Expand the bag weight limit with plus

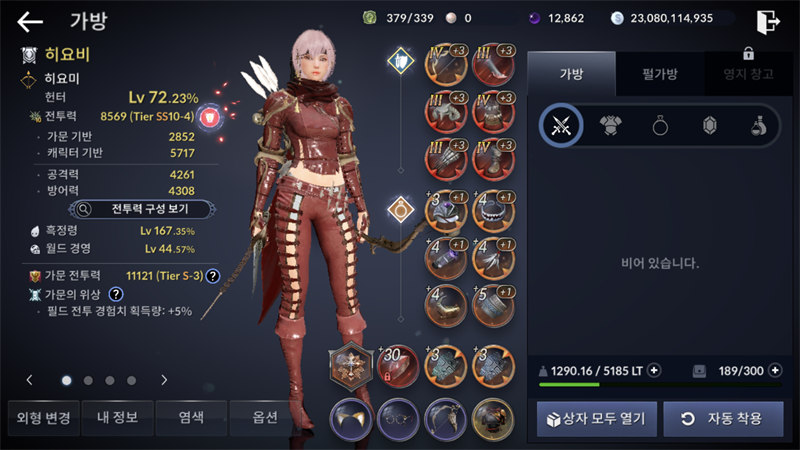pos(654,370)
